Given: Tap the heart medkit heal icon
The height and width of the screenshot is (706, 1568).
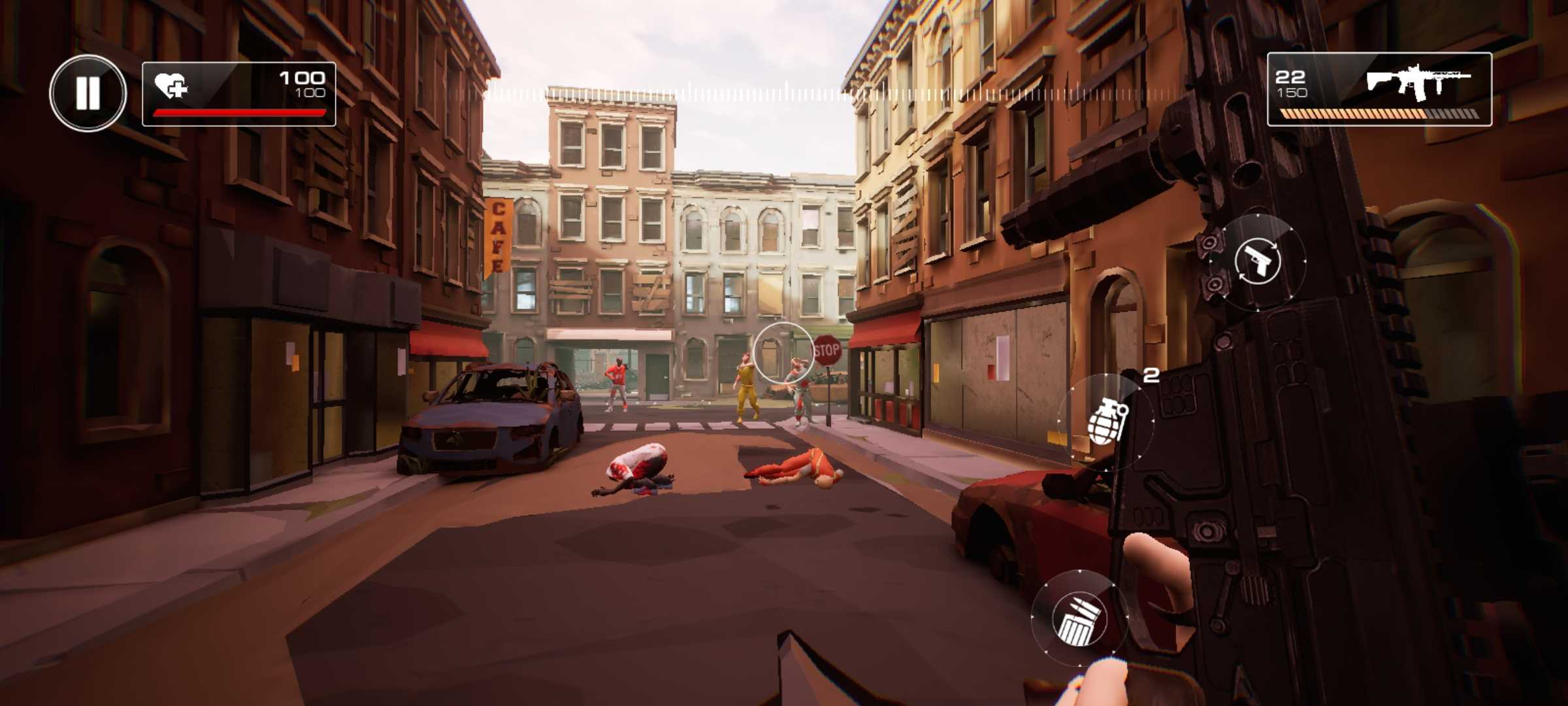Looking at the screenshot, I should coord(171,86).
